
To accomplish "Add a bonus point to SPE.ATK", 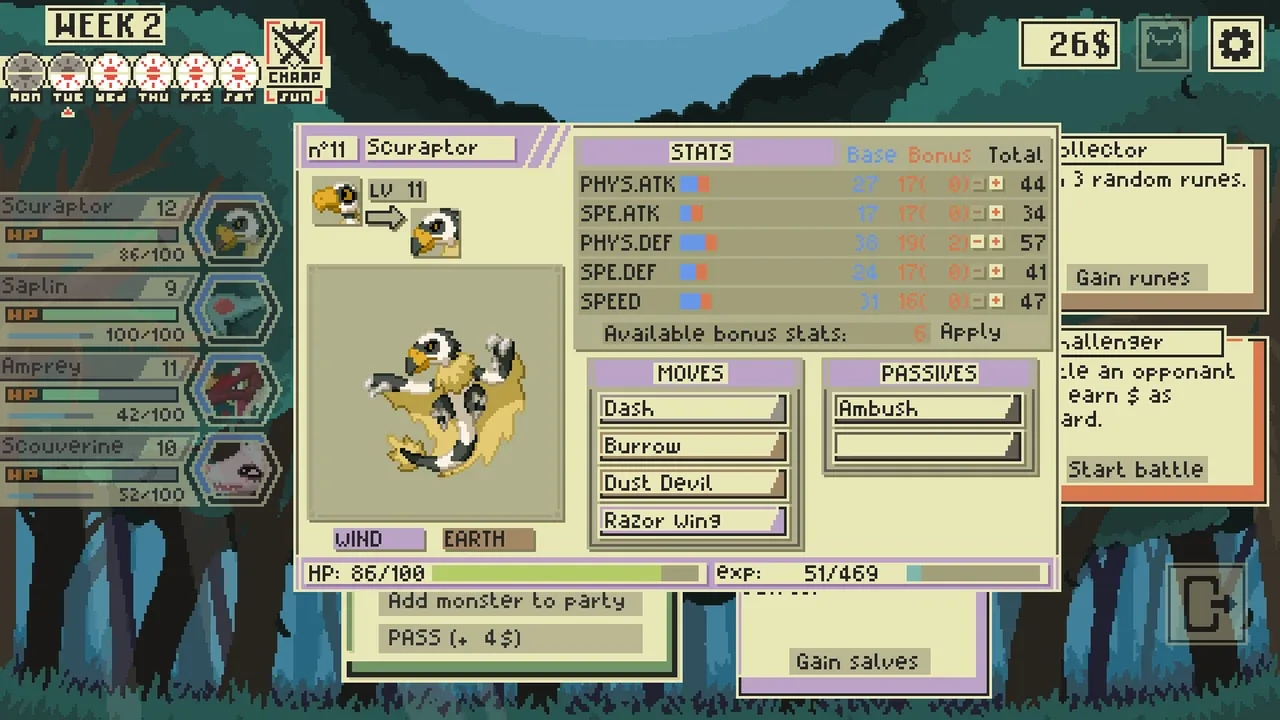I will pyautogui.click(x=996, y=213).
